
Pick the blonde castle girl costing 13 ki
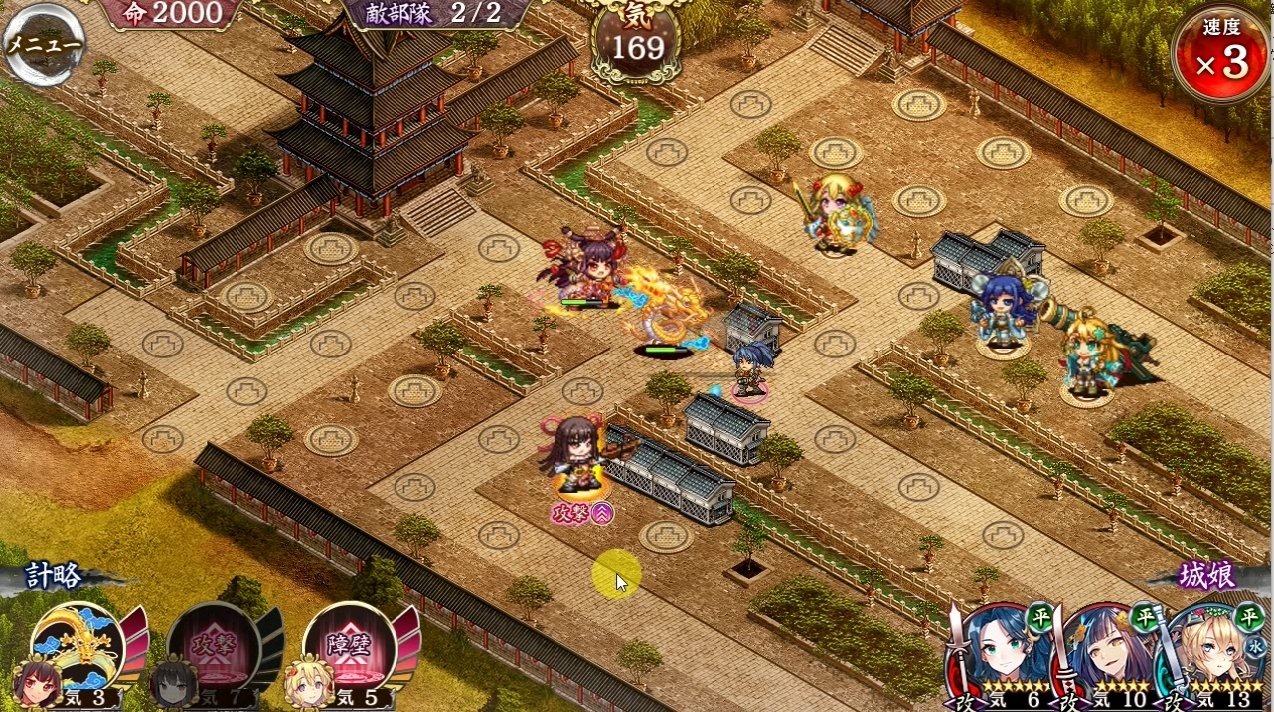[x=1215, y=656]
